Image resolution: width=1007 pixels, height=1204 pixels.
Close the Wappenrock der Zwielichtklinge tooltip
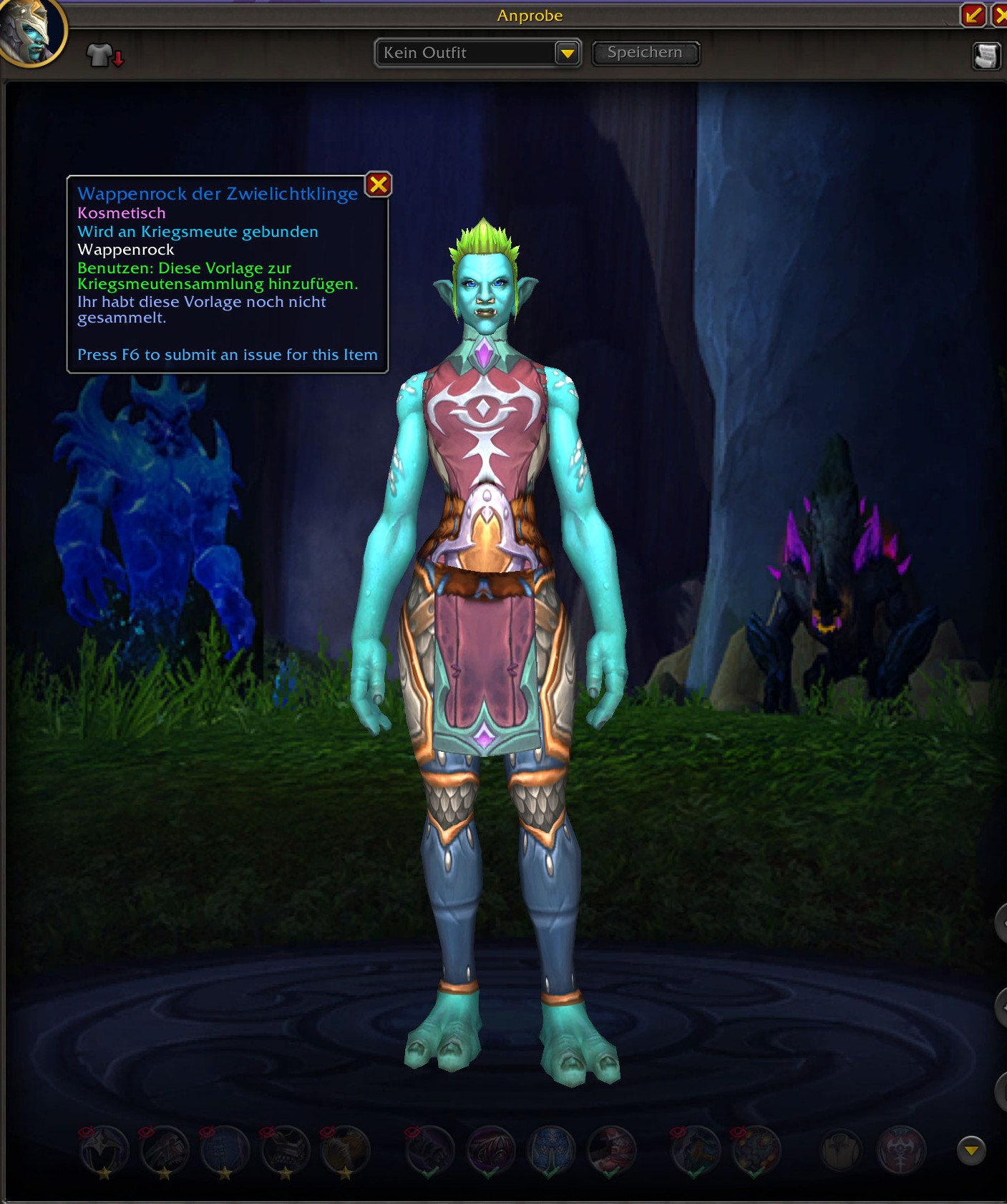click(378, 185)
